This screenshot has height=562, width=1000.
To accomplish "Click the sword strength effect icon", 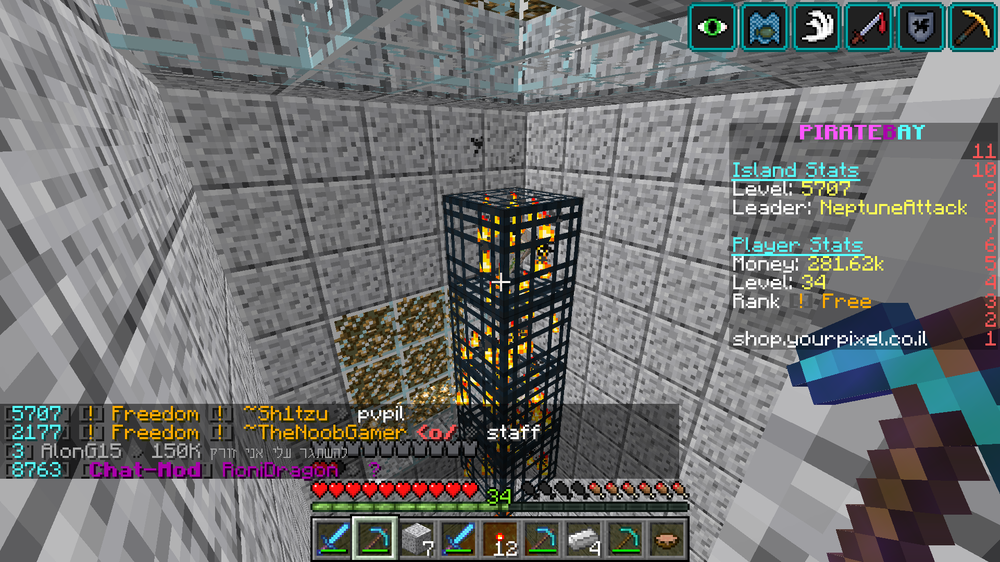I will coord(869,26).
